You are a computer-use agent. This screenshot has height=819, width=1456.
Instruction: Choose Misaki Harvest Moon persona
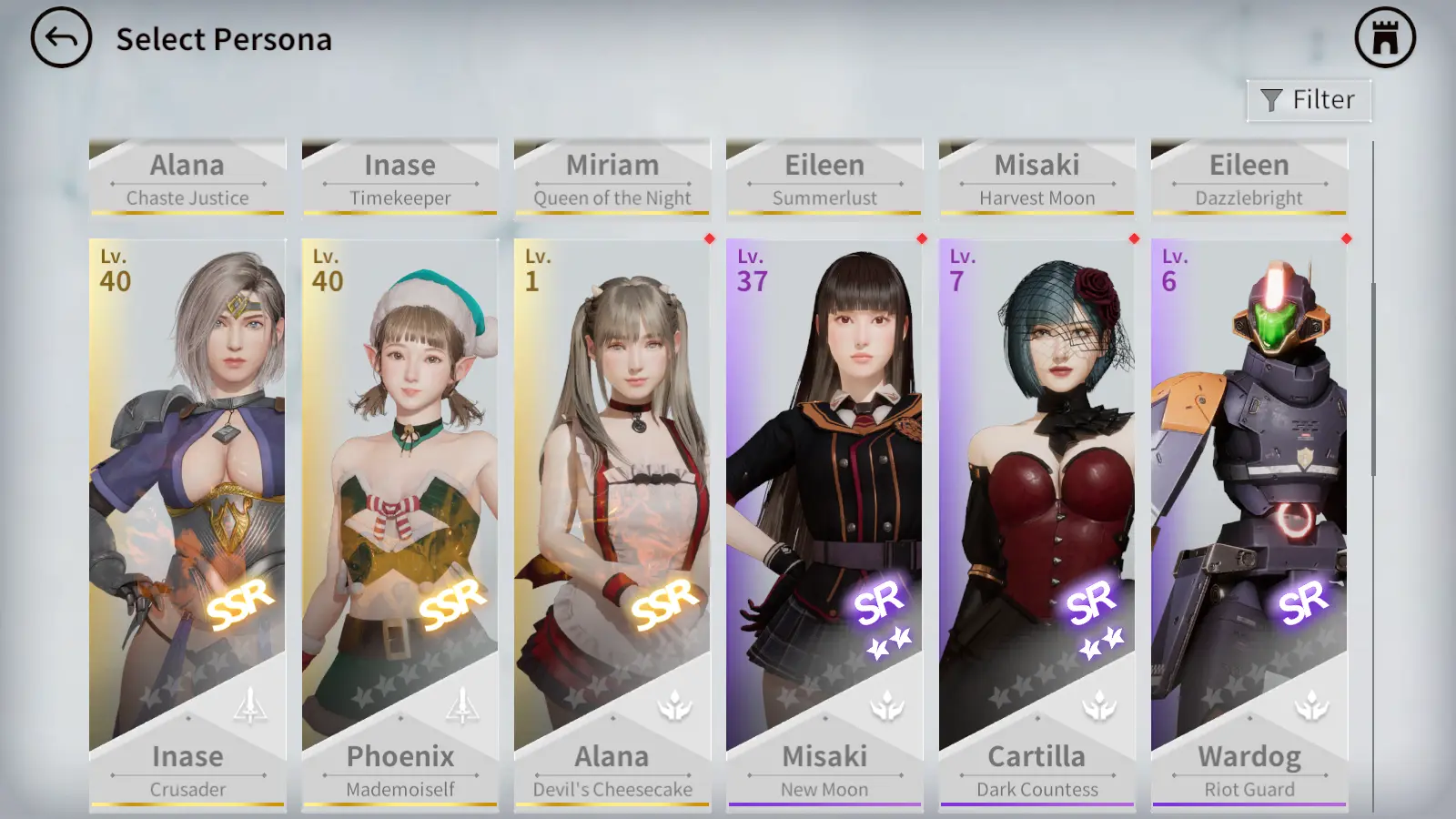(x=1036, y=177)
